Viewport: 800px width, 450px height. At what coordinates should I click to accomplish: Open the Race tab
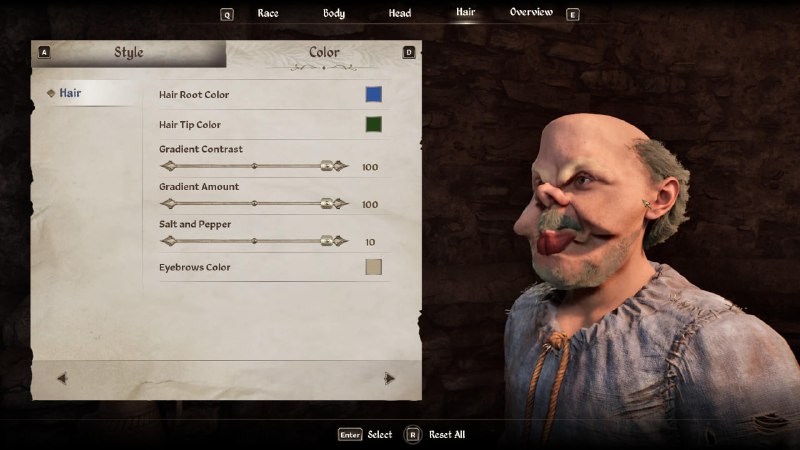267,14
